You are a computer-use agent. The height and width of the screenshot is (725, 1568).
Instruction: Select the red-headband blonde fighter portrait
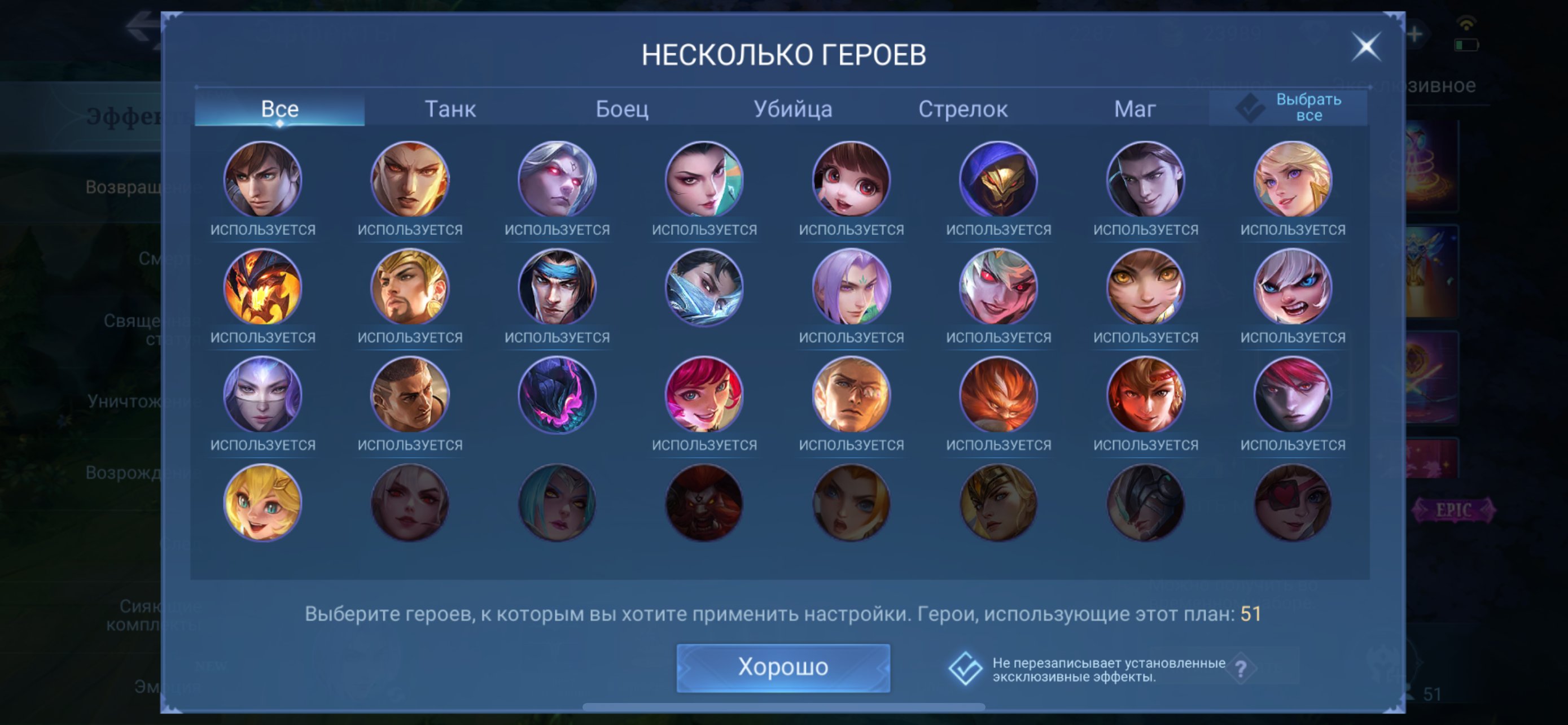coord(1144,395)
